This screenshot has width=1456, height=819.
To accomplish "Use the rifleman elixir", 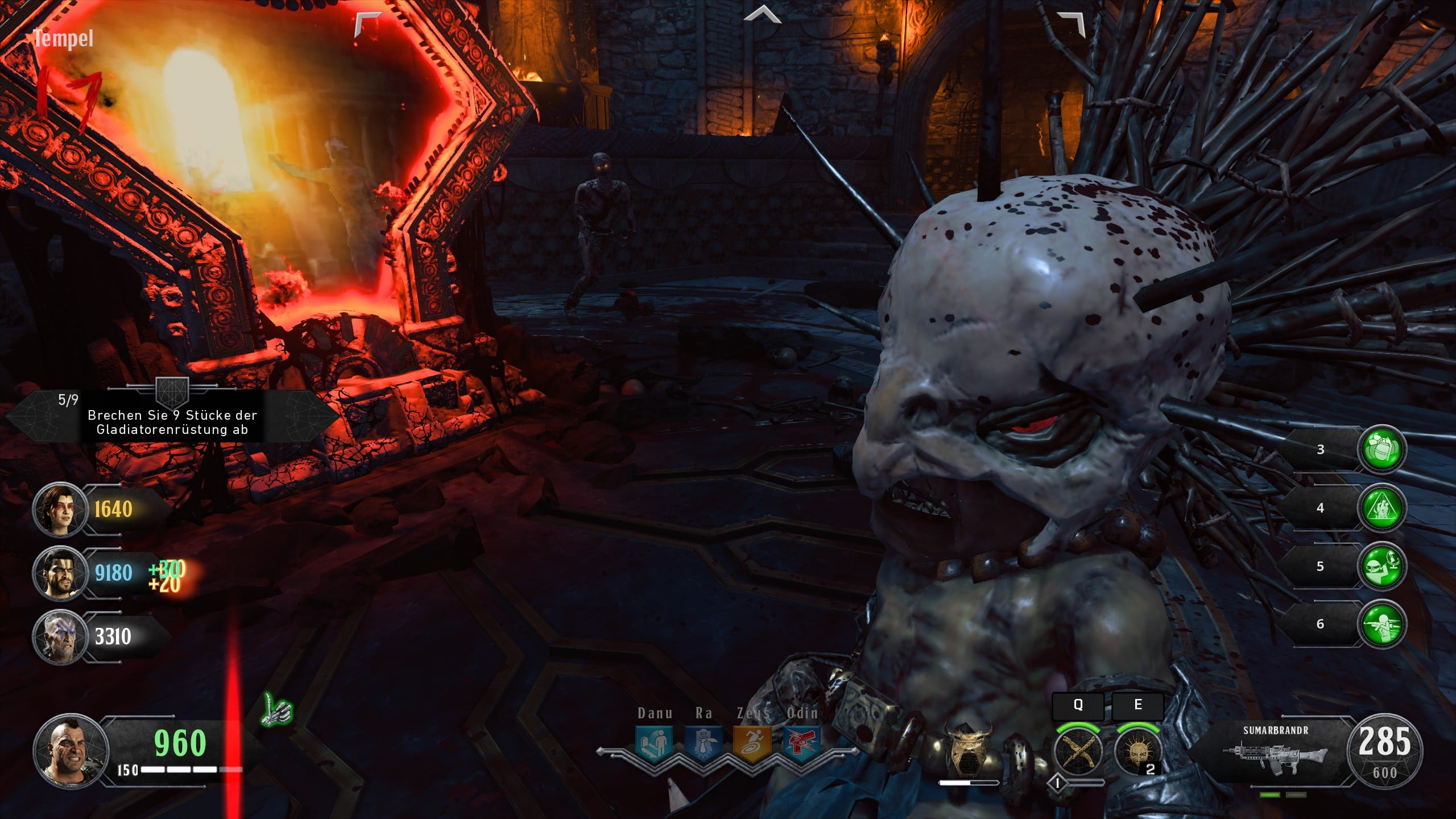I will point(1382,624).
